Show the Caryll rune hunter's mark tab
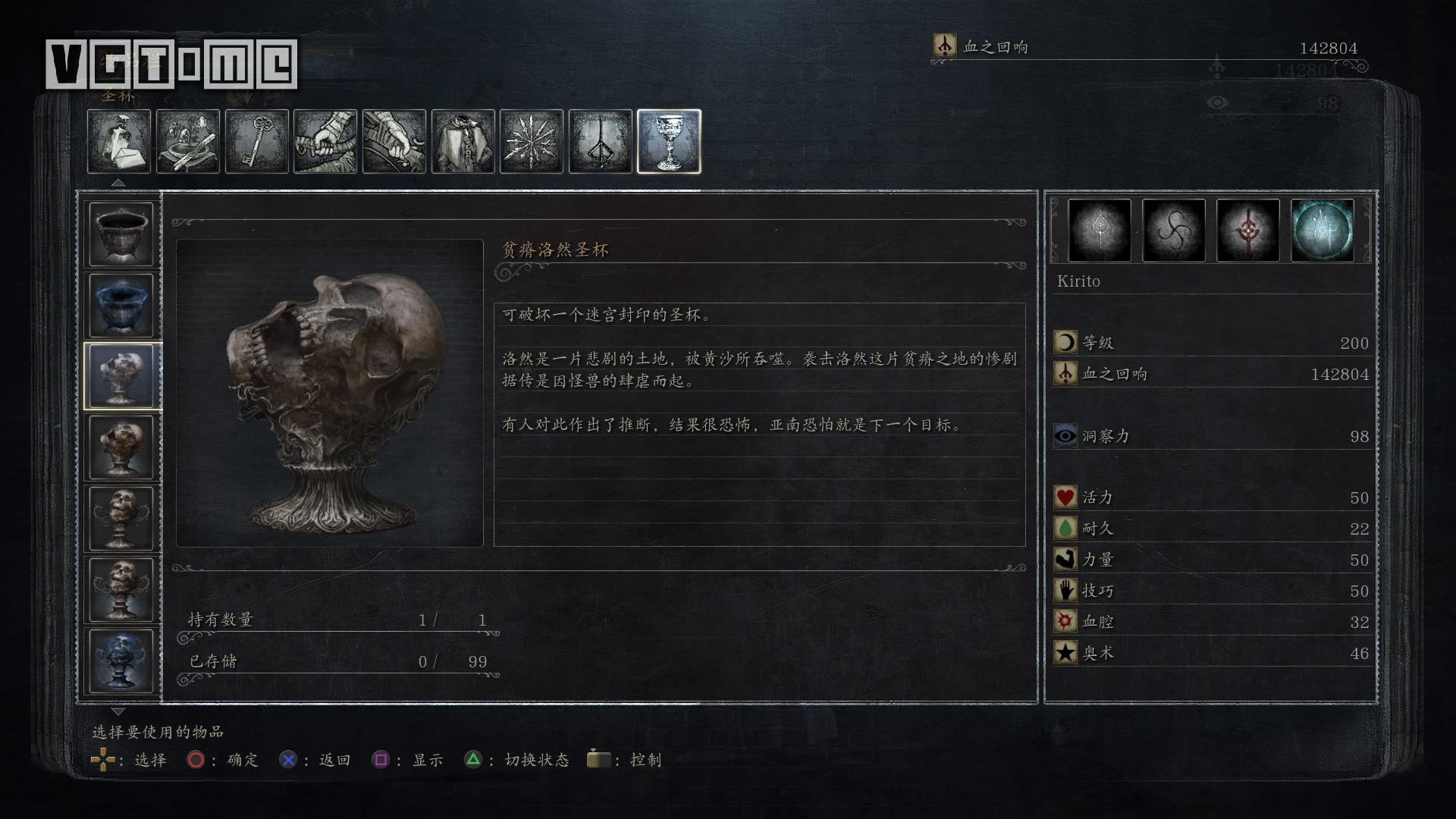 (601, 142)
